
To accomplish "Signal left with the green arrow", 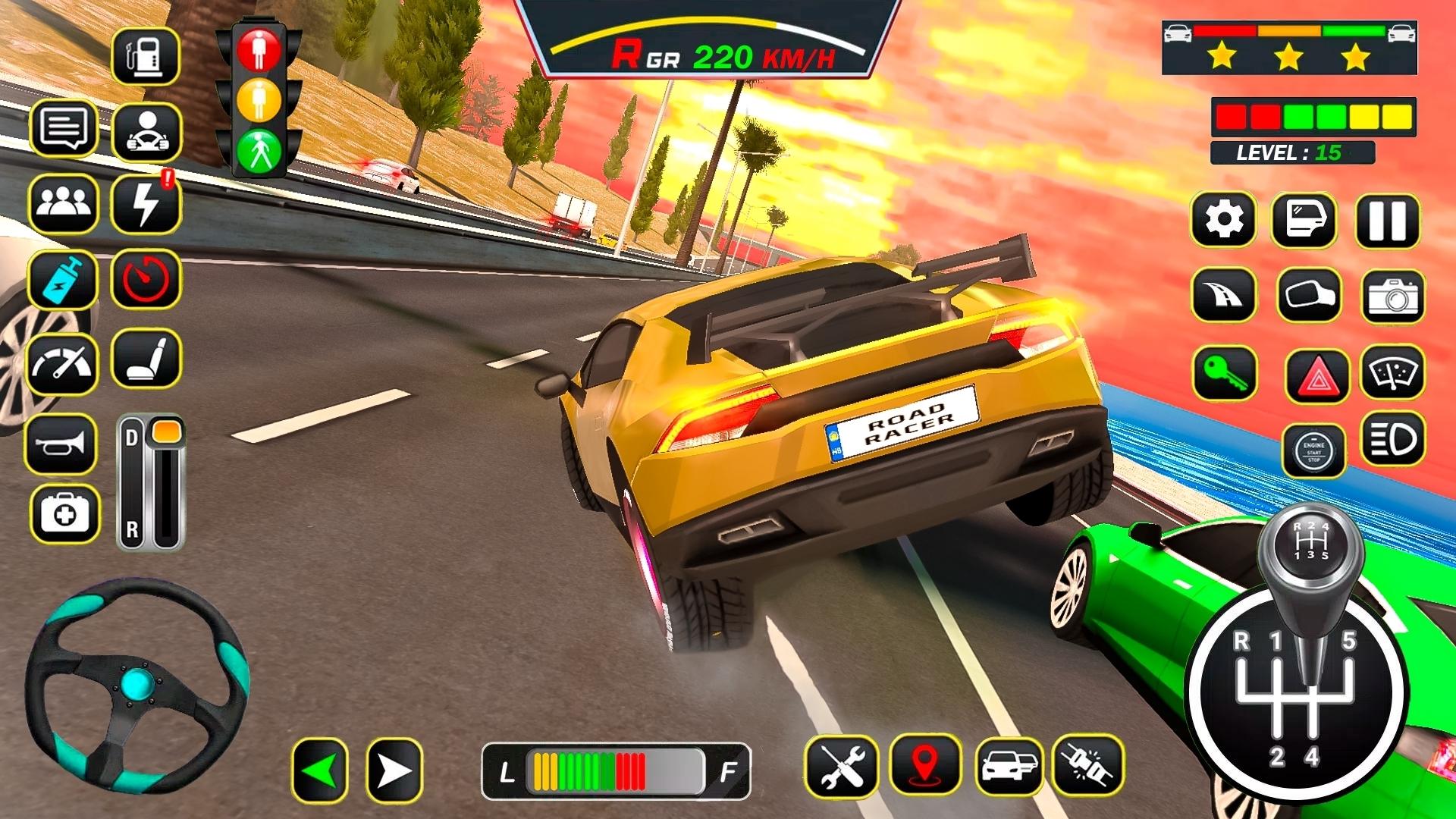I will click(x=320, y=771).
